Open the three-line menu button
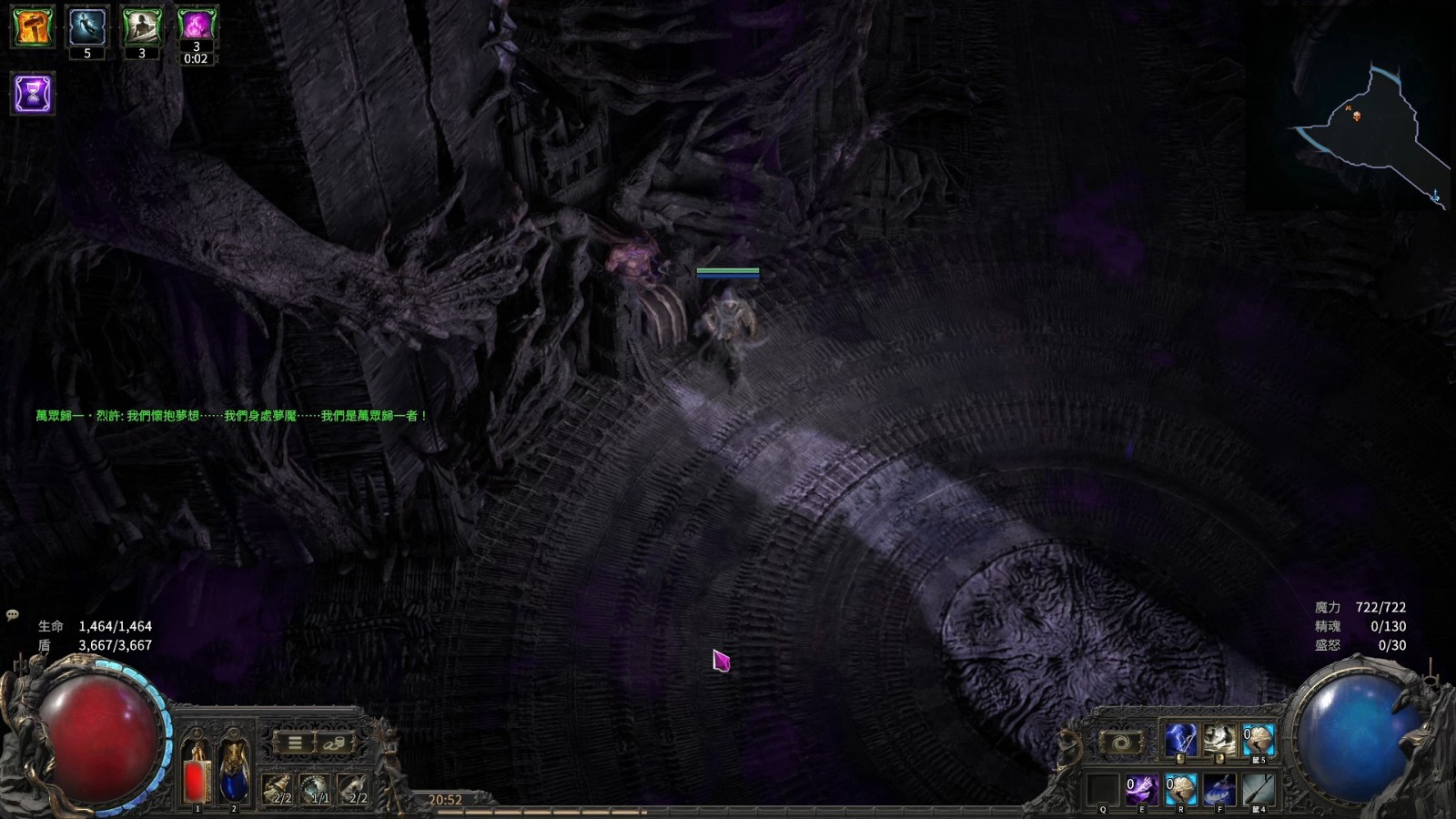 tap(295, 743)
